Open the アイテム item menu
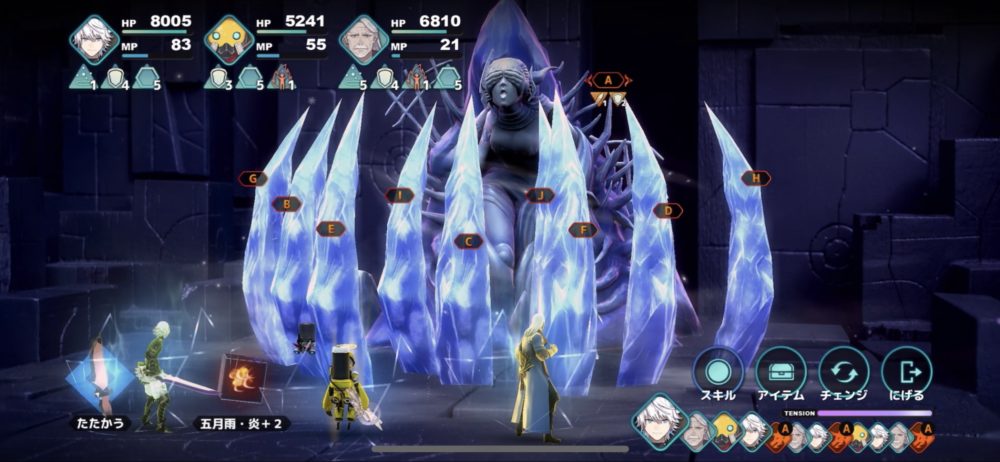Viewport: 1000px width, 462px height. [780, 371]
